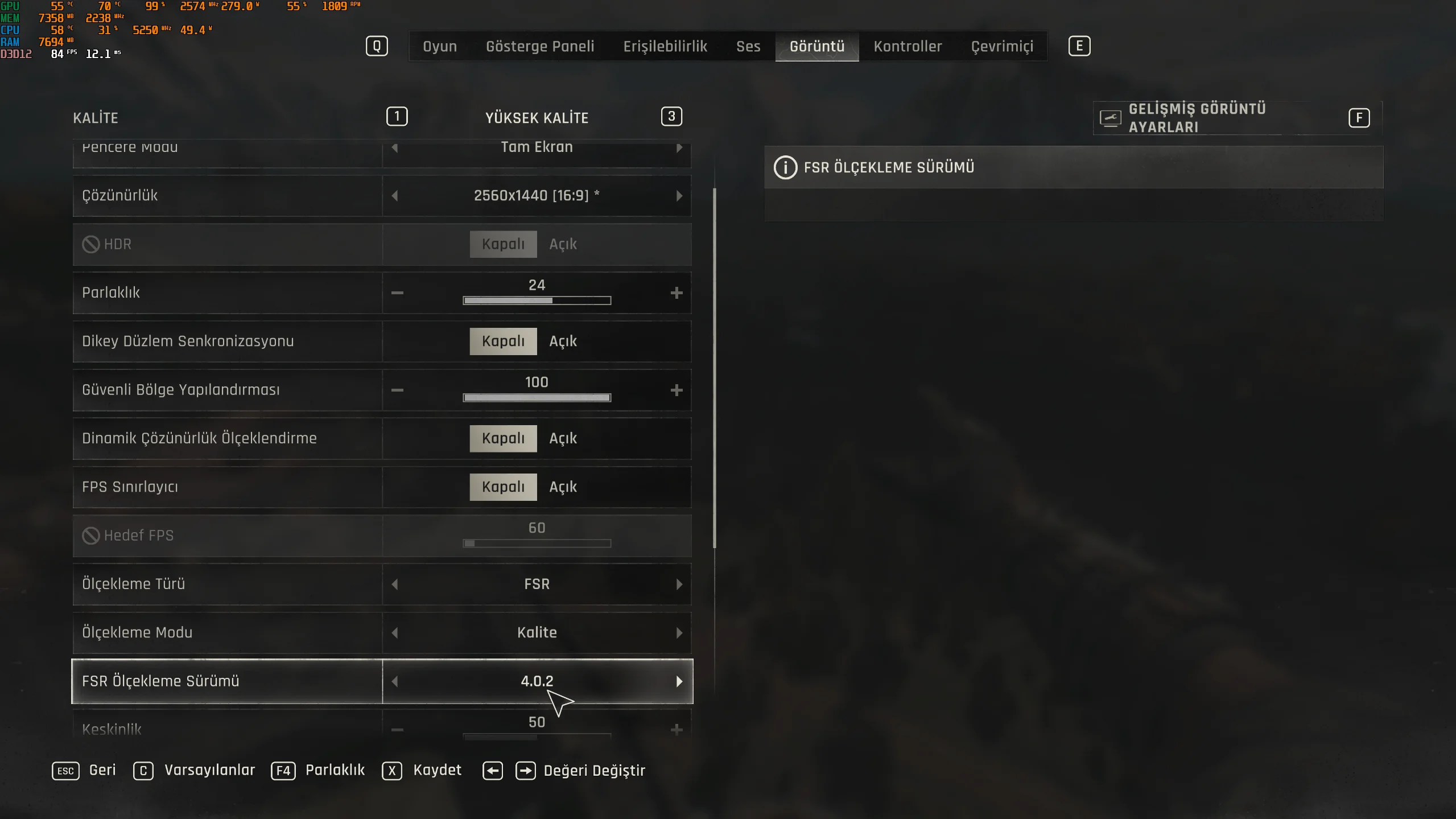Click Kaydet to save settings
The width and height of the screenshot is (1456, 819).
[x=437, y=770]
